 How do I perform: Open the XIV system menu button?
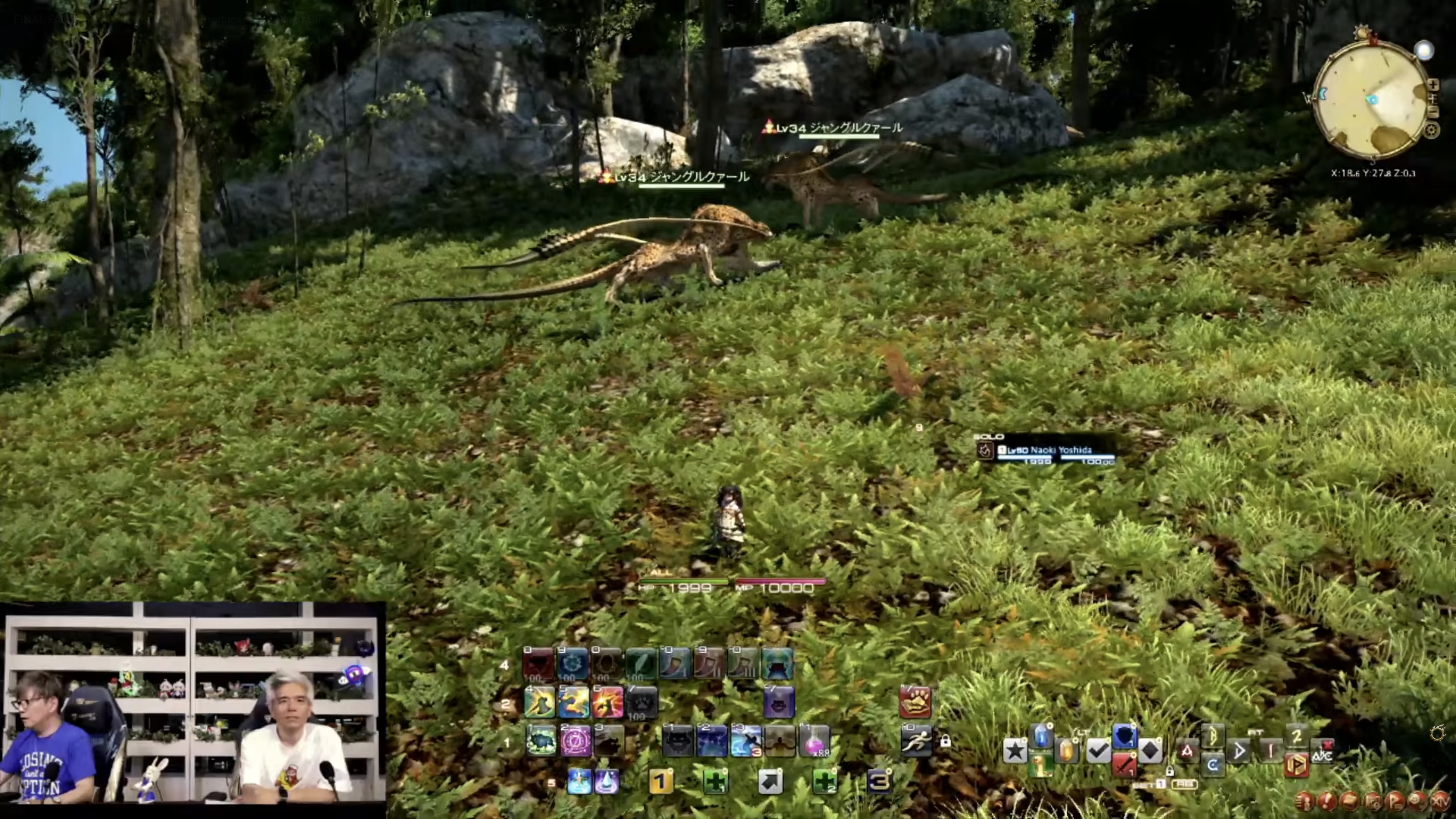pos(1440,801)
